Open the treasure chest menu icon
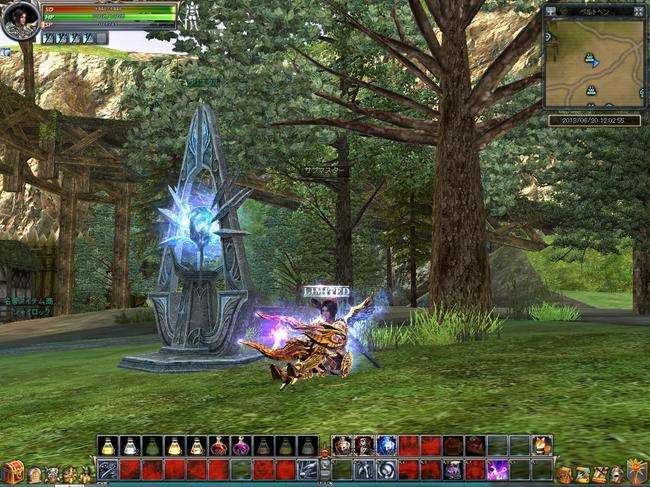The height and width of the screenshot is (487, 650). pyautogui.click(x=13, y=471)
